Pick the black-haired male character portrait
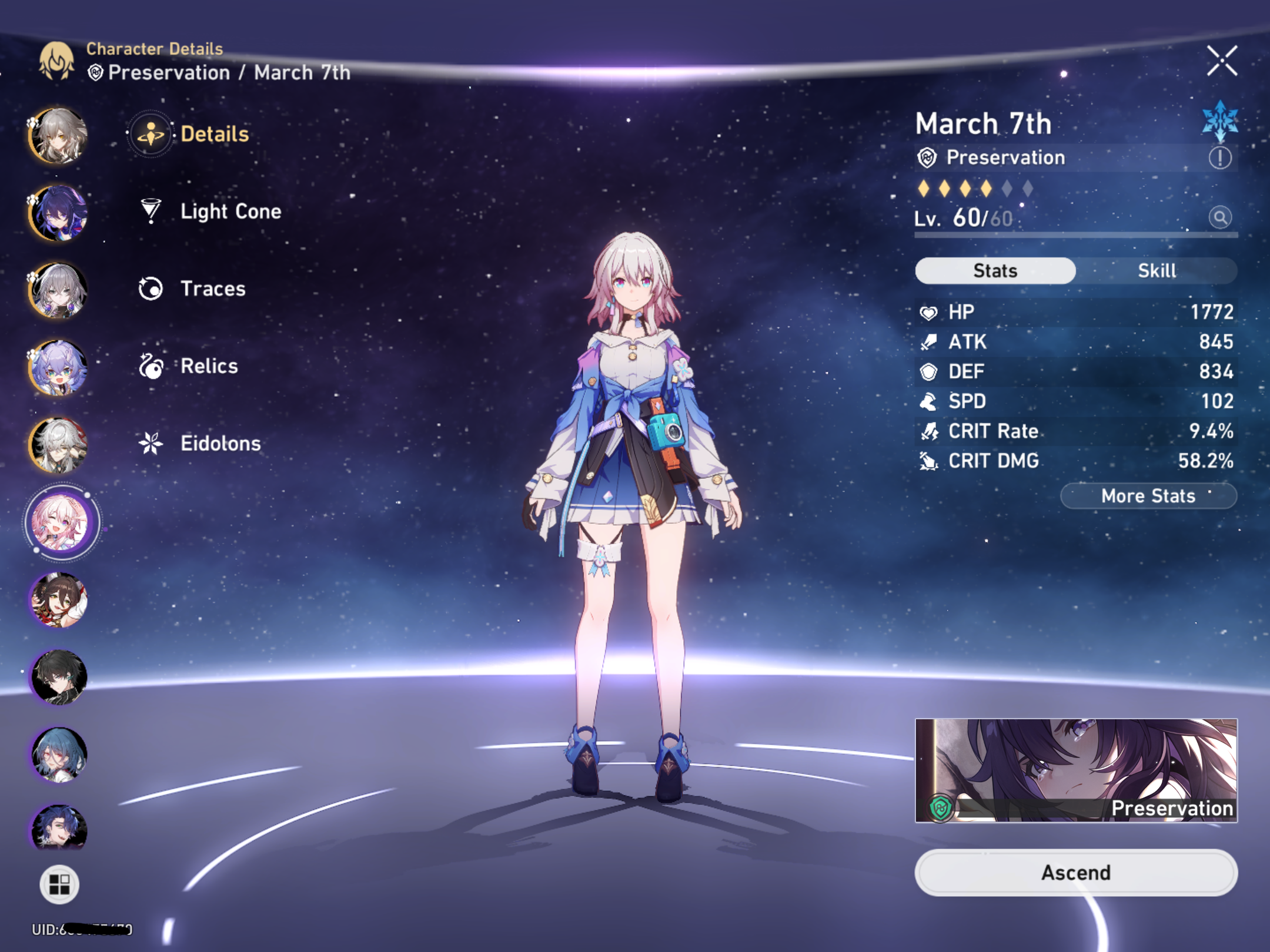 click(59, 677)
